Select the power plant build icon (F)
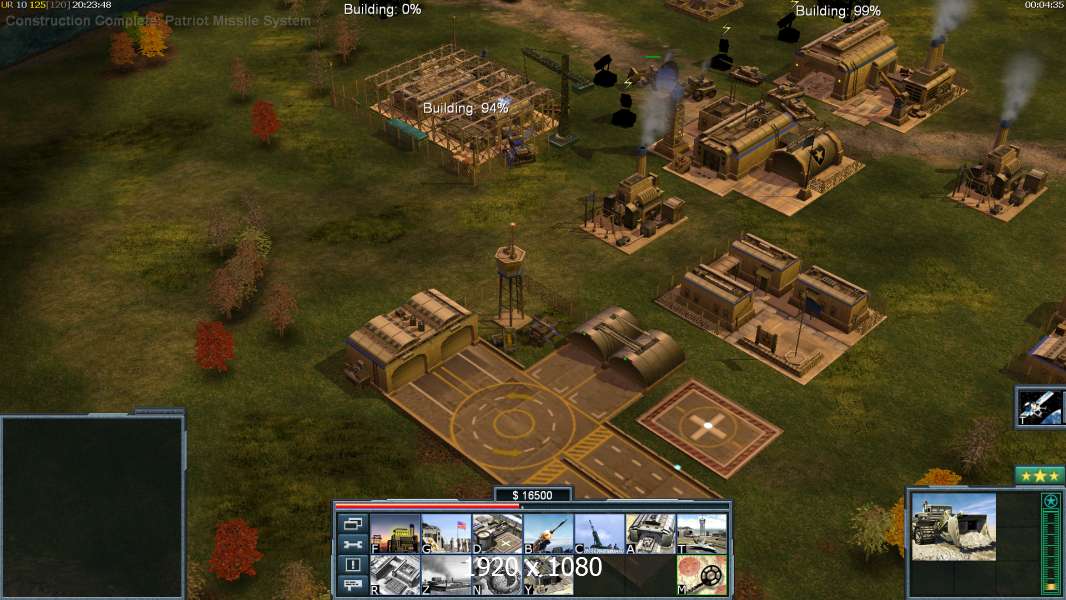 tap(395, 534)
